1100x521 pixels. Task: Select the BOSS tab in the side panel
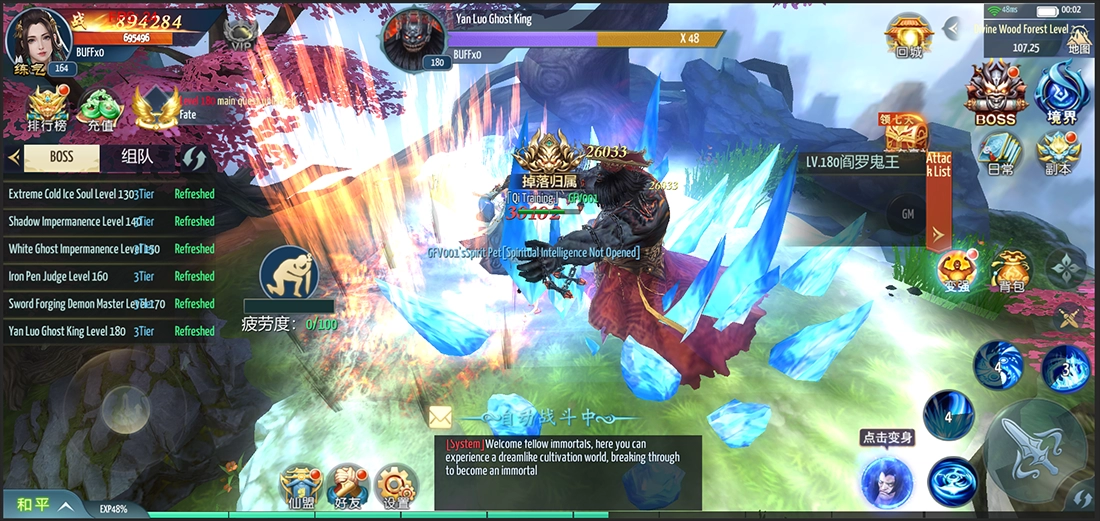tap(62, 157)
